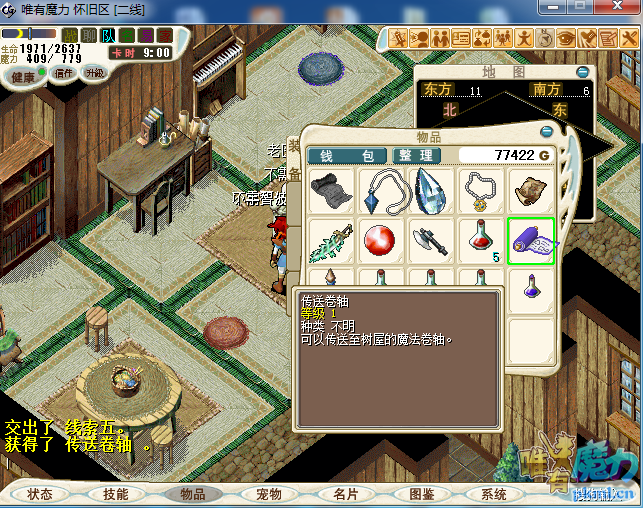Select the green leaf sword item

tap(330, 241)
